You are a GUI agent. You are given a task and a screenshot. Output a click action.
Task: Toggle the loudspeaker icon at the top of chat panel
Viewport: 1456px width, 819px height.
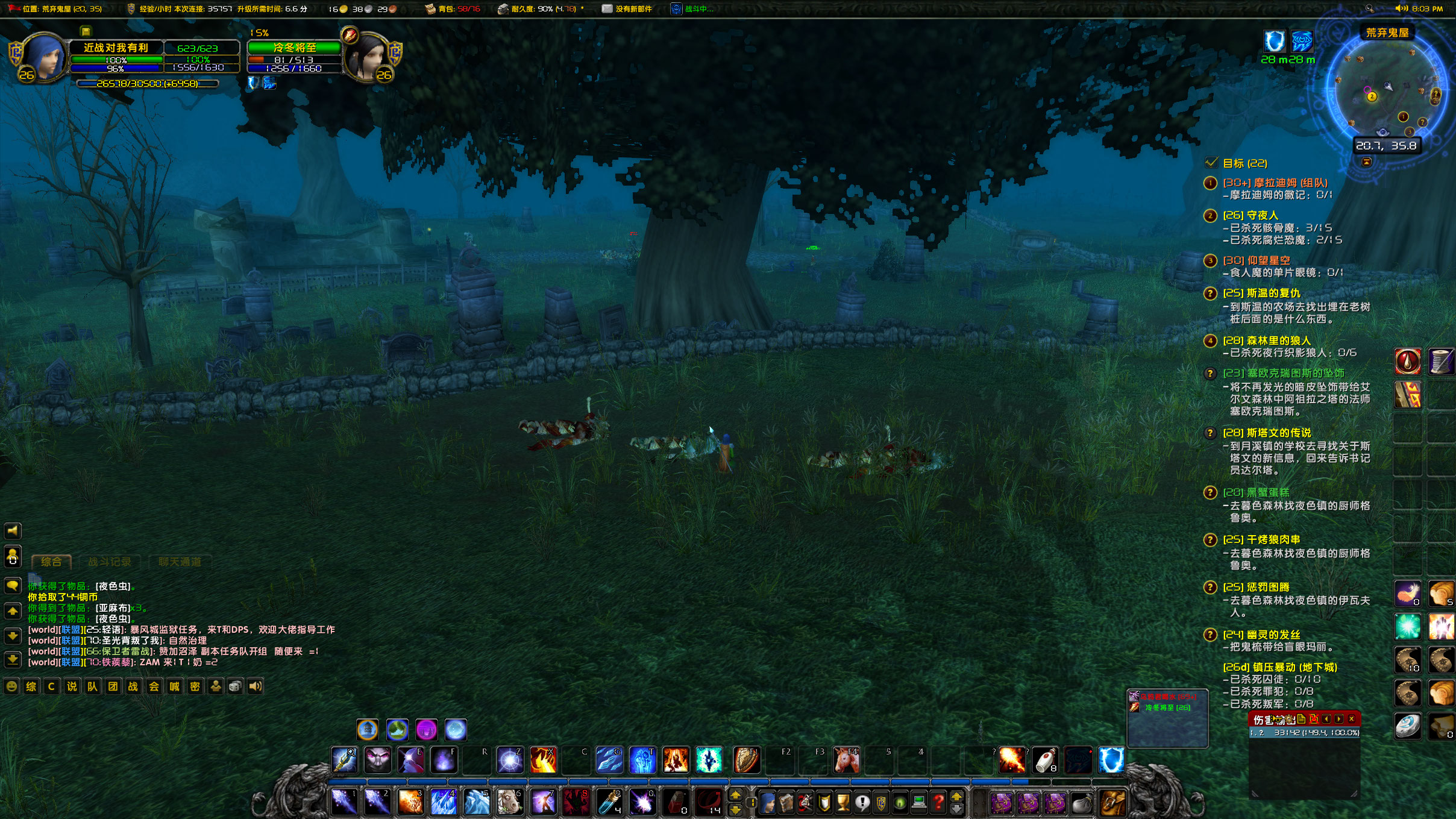[x=13, y=531]
